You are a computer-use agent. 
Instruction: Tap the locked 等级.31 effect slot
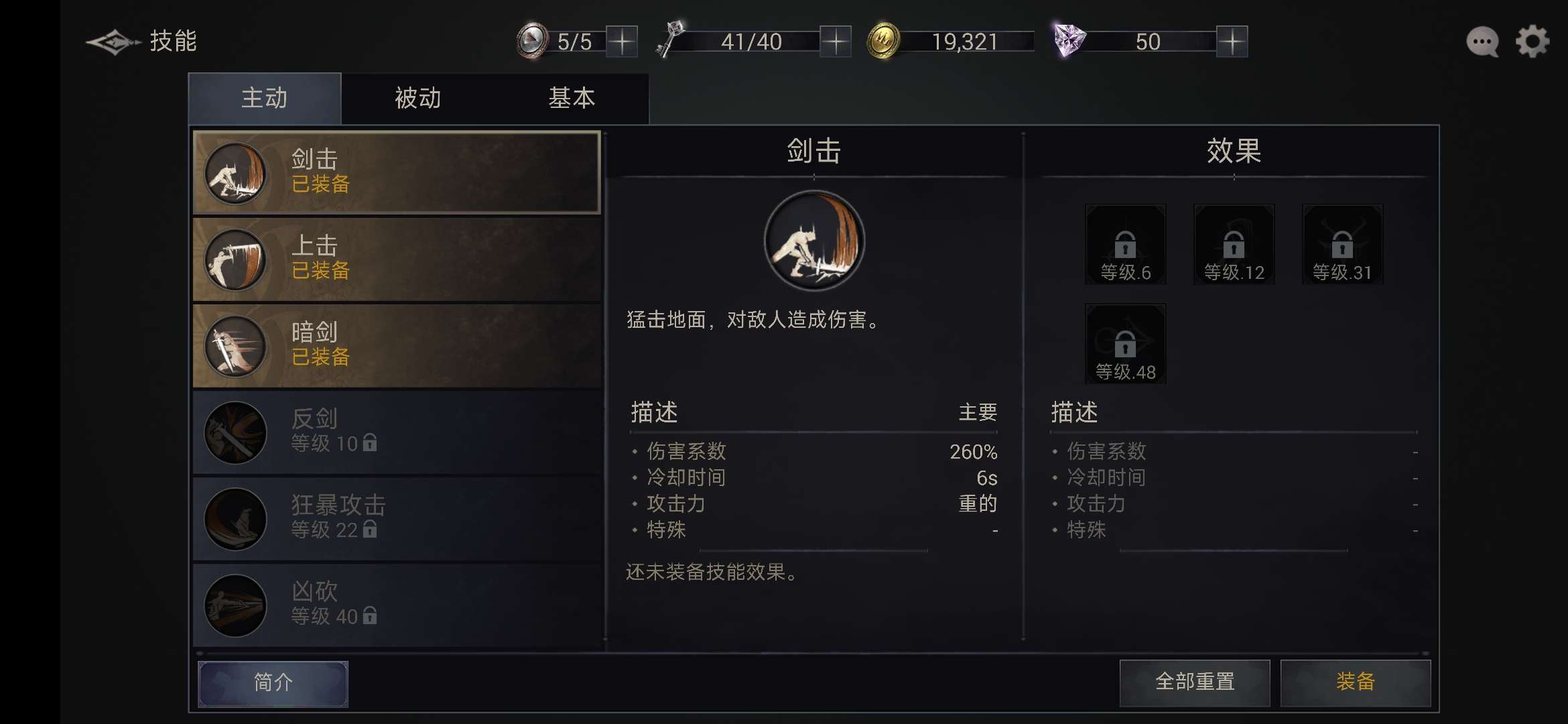click(1342, 243)
